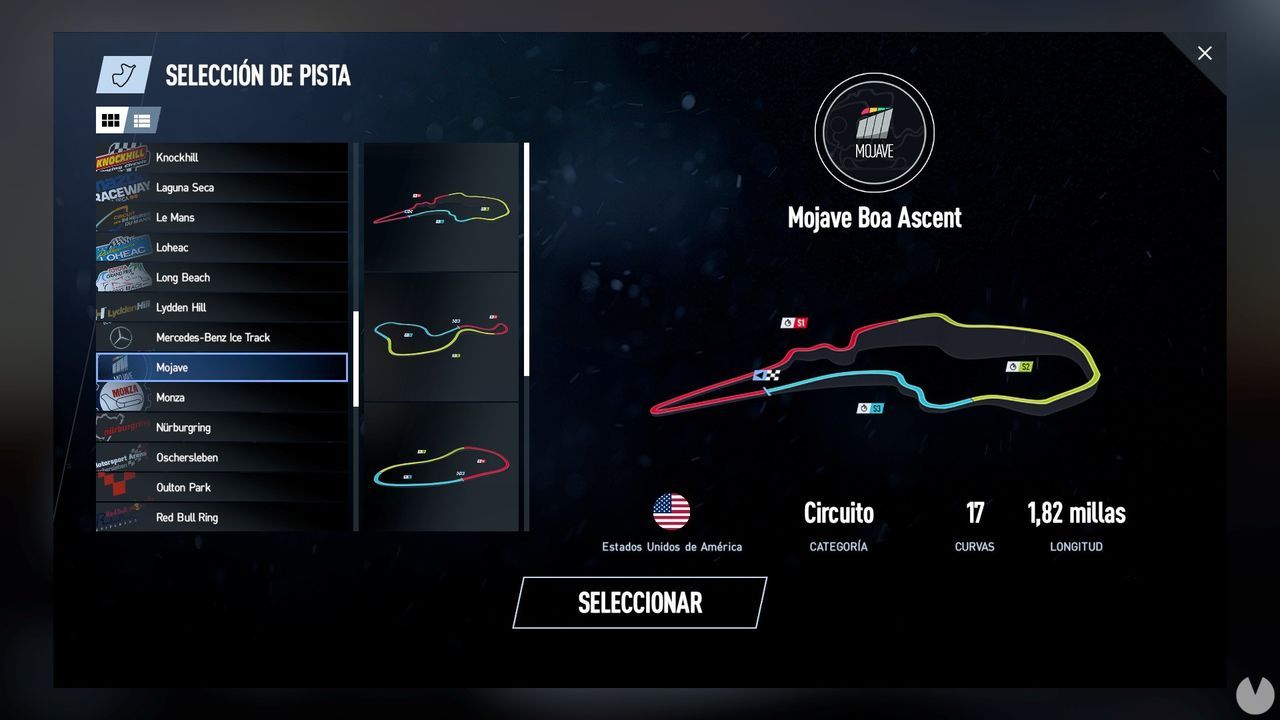This screenshot has width=1280, height=720.
Task: Select Laguna Seca from the track list
Action: (x=222, y=187)
